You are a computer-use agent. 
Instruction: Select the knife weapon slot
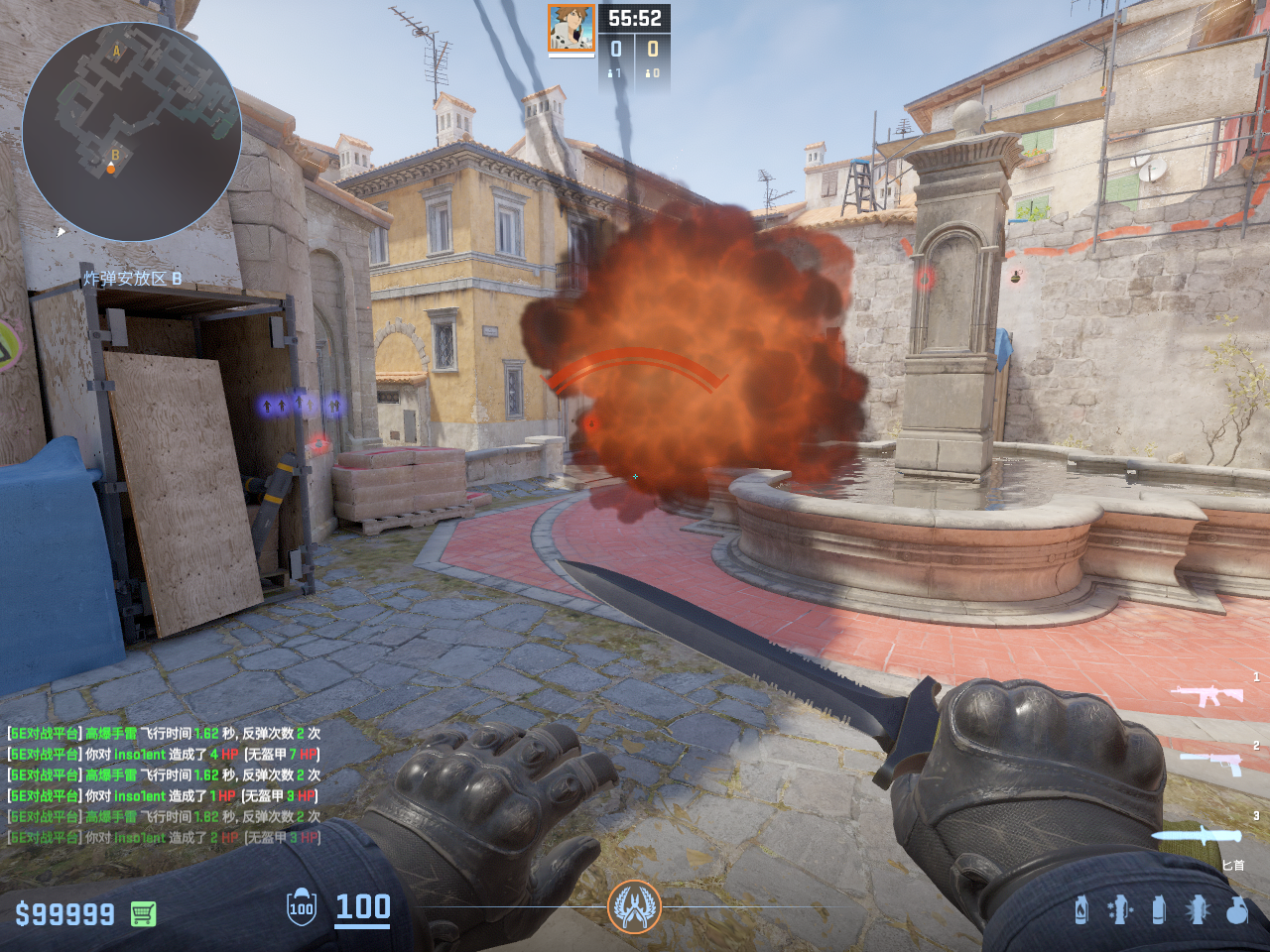point(1197,835)
